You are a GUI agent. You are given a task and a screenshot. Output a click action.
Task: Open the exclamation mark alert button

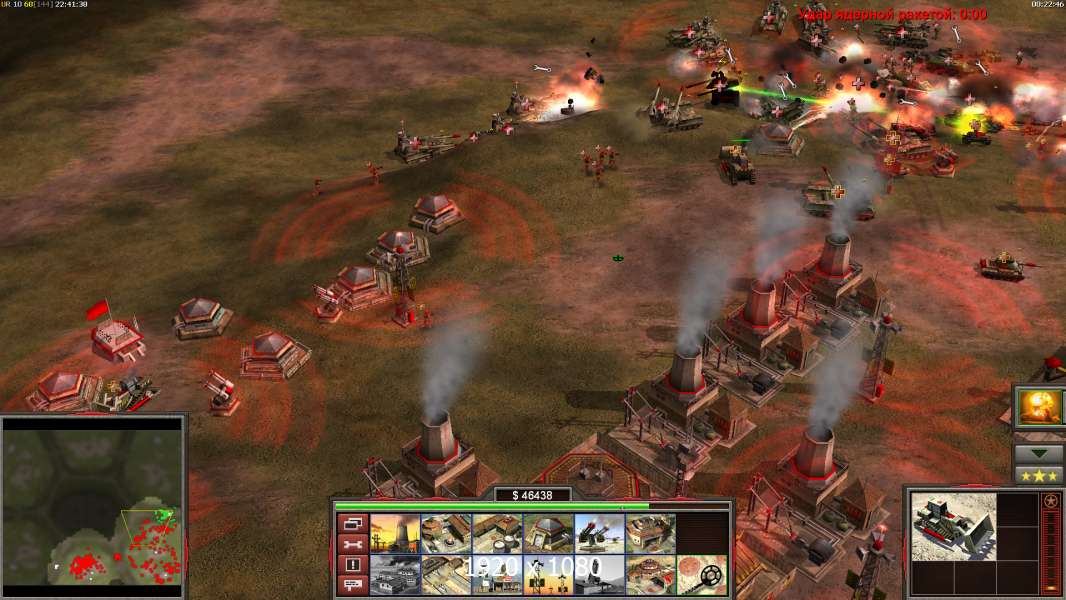(351, 565)
